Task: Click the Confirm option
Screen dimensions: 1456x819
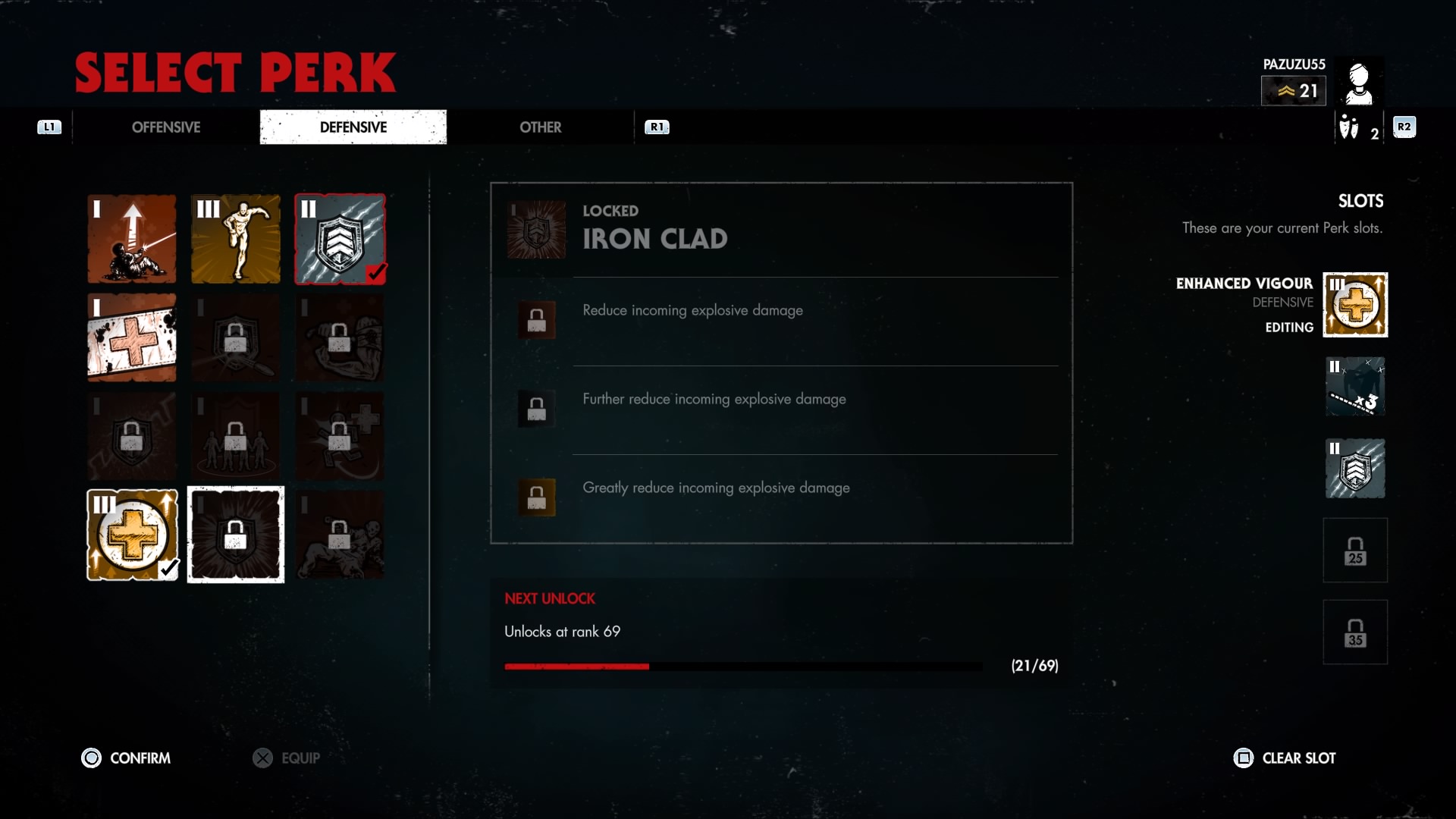Action: click(126, 758)
